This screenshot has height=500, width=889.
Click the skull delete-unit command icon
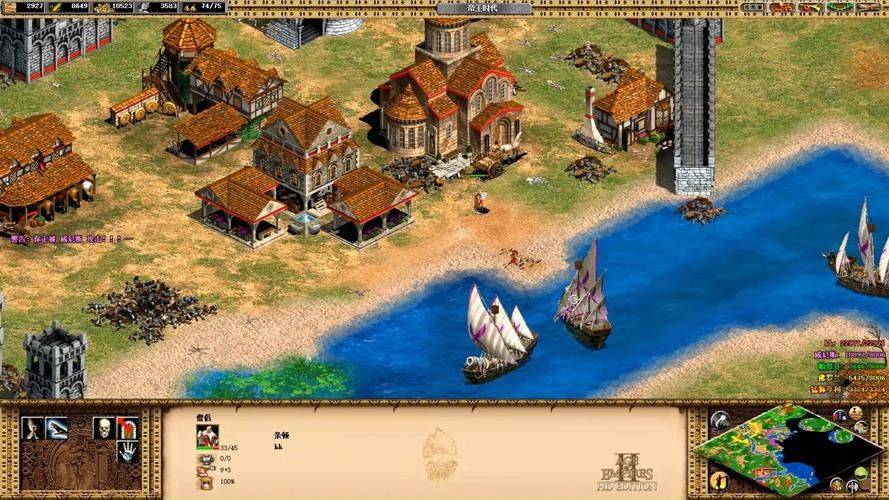pos(102,428)
